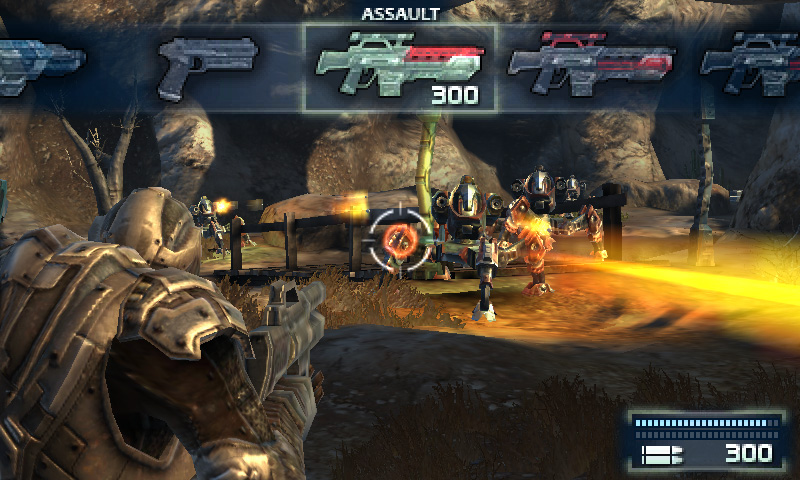Select the highlighted Assault rifle slot
Screen dimensions: 800x480
tap(400, 67)
